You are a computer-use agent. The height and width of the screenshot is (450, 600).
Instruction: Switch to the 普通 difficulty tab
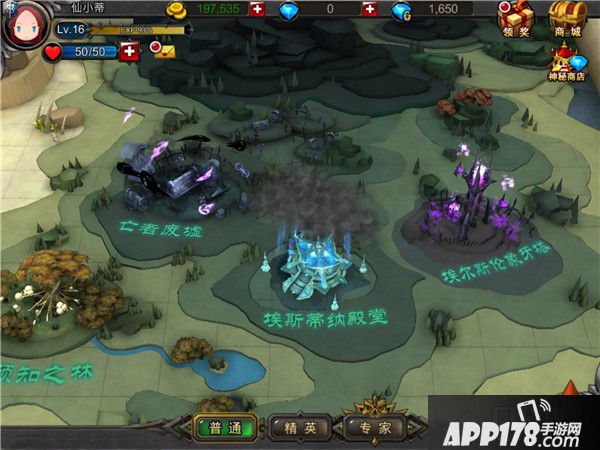[x=225, y=427]
